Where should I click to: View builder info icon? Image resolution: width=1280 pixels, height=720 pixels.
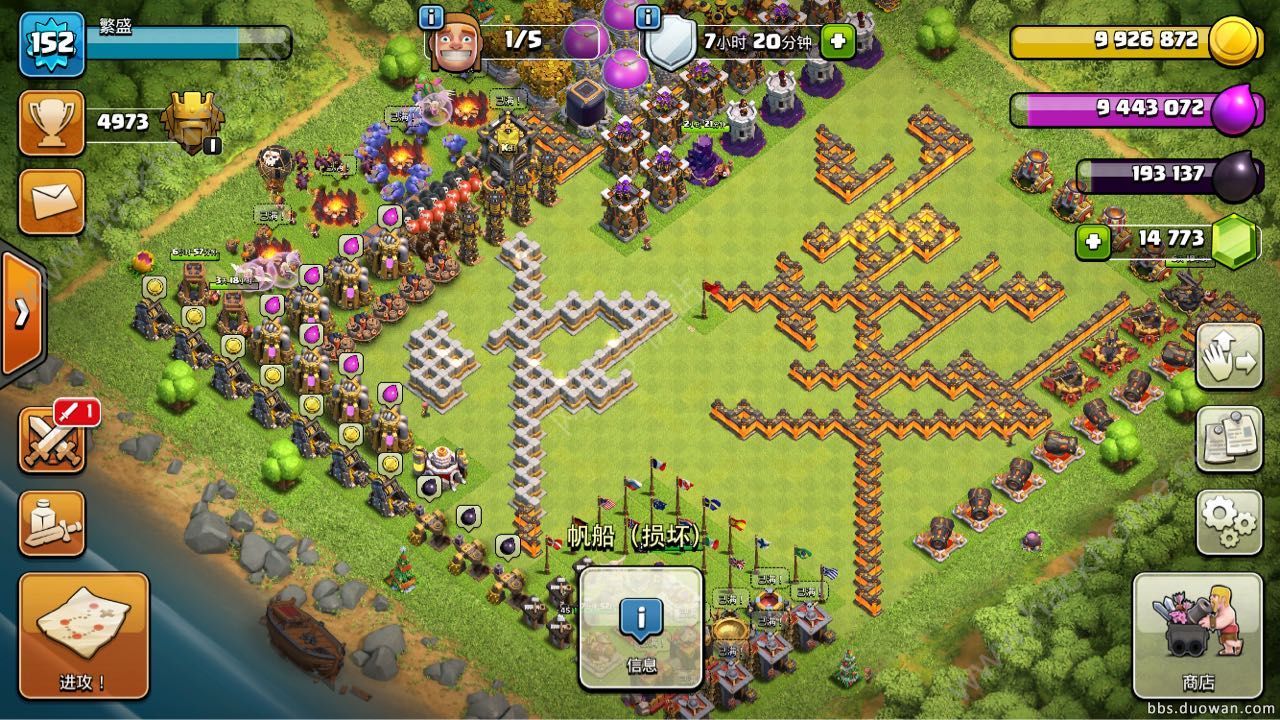click(x=432, y=17)
